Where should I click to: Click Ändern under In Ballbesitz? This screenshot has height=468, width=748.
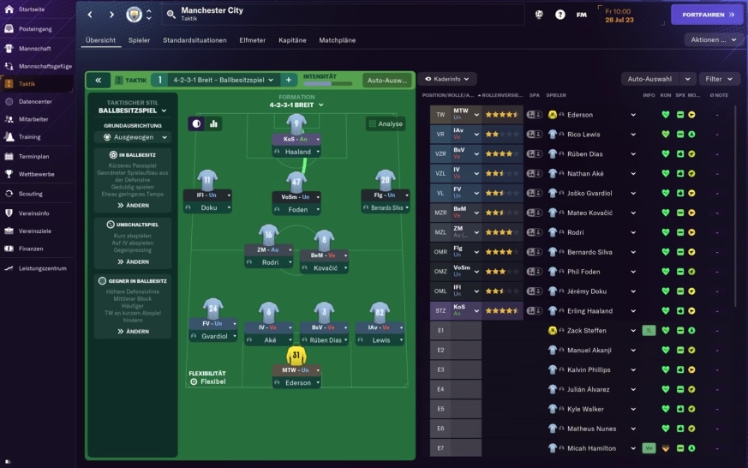[x=135, y=205]
